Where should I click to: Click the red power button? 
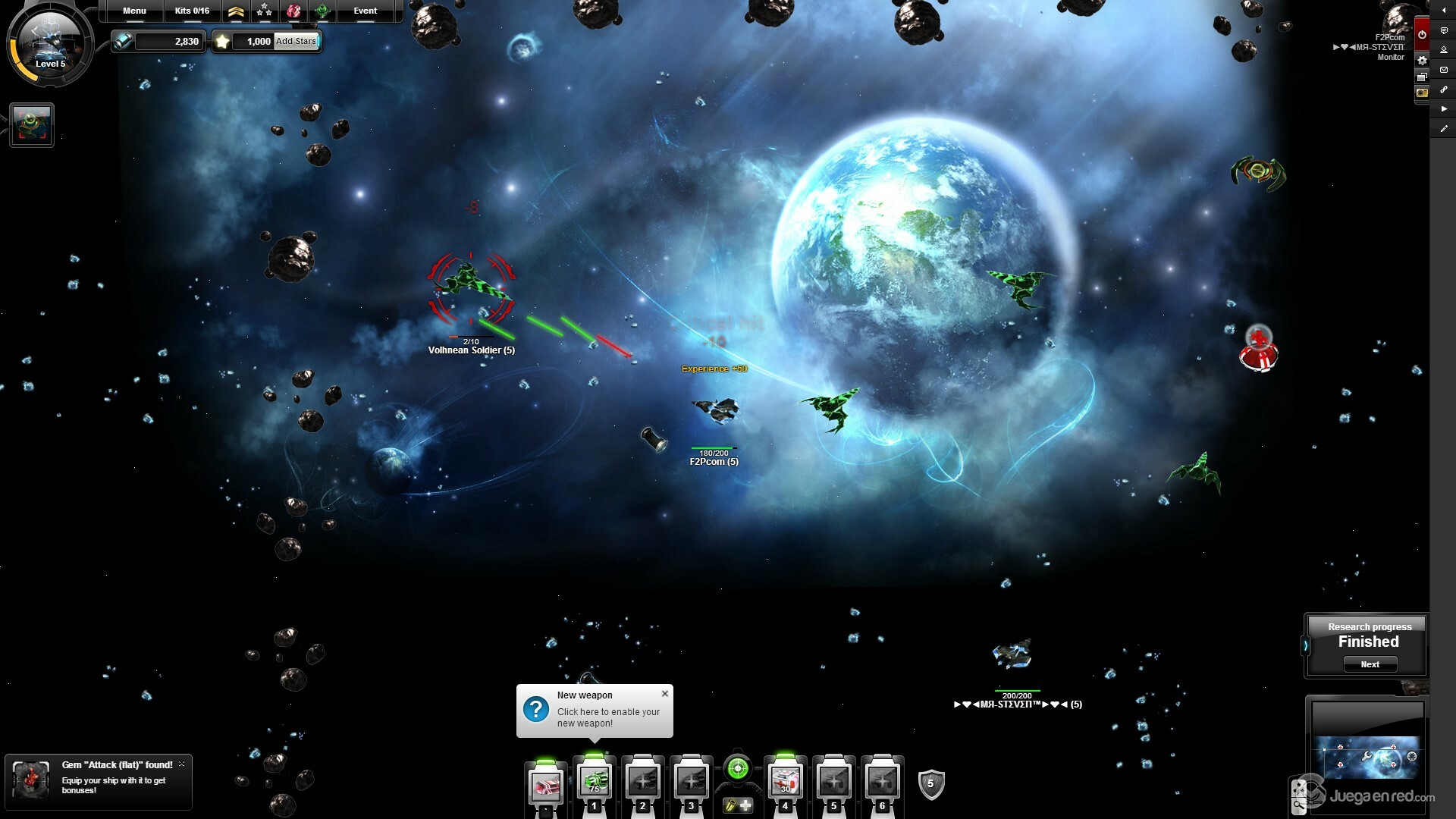point(1422,34)
